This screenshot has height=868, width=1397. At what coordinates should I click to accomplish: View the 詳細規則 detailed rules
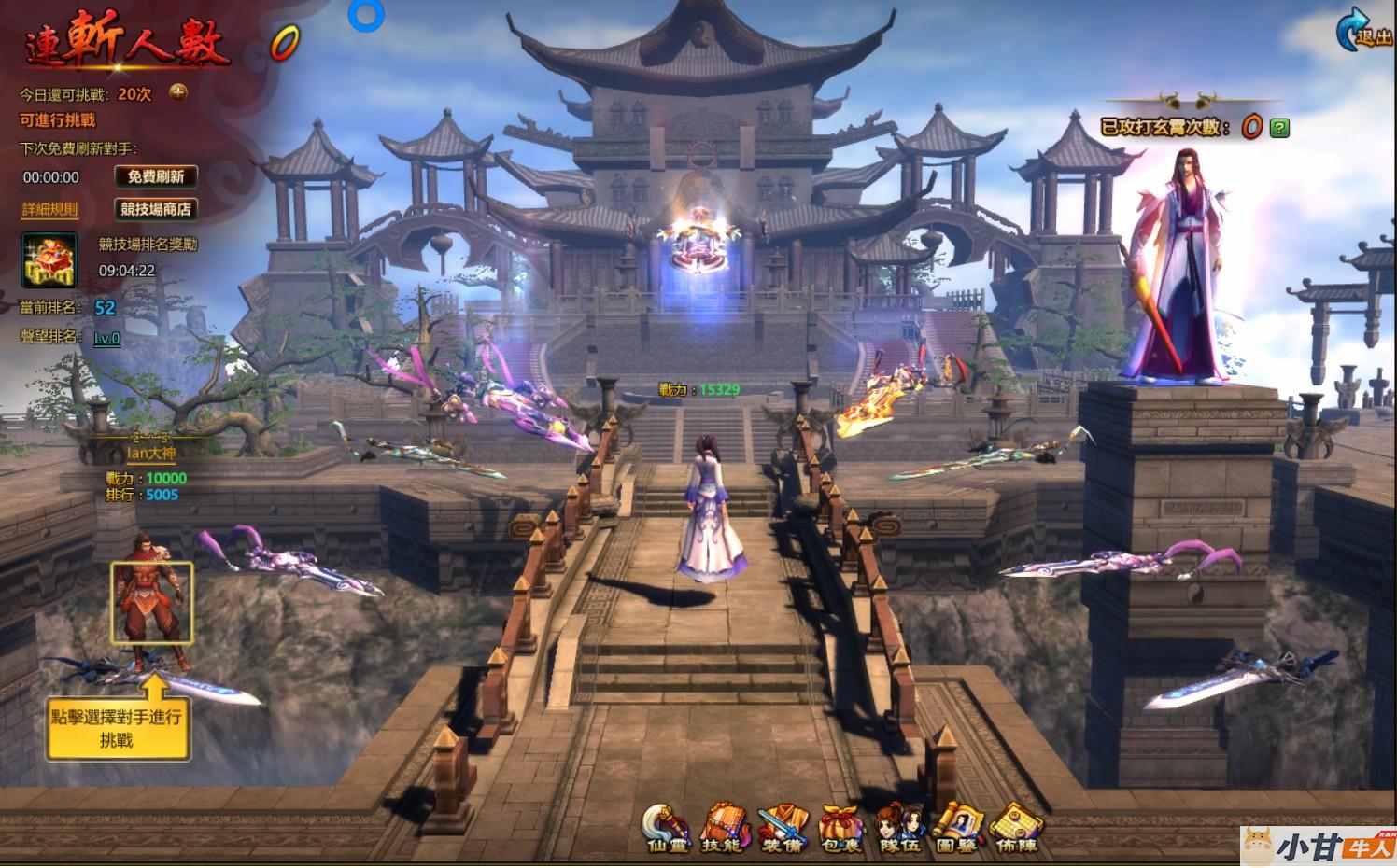coord(50,210)
